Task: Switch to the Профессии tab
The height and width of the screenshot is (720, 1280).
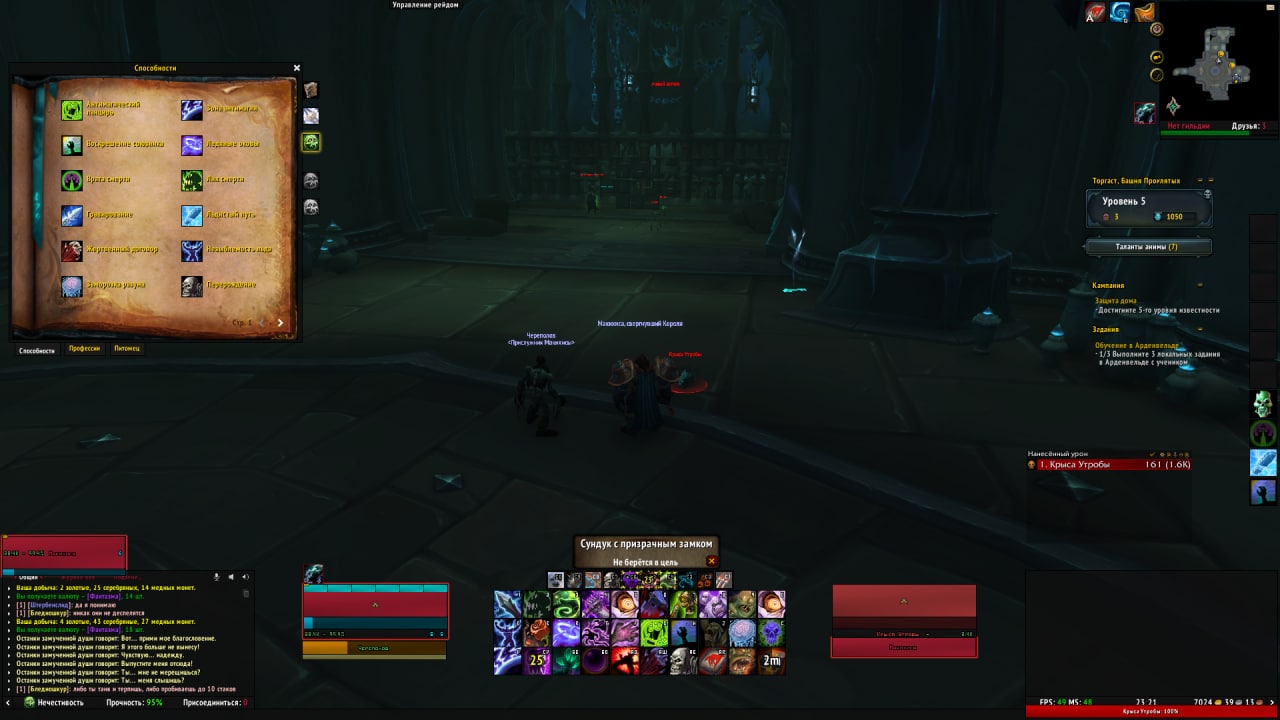Action: tap(84, 349)
